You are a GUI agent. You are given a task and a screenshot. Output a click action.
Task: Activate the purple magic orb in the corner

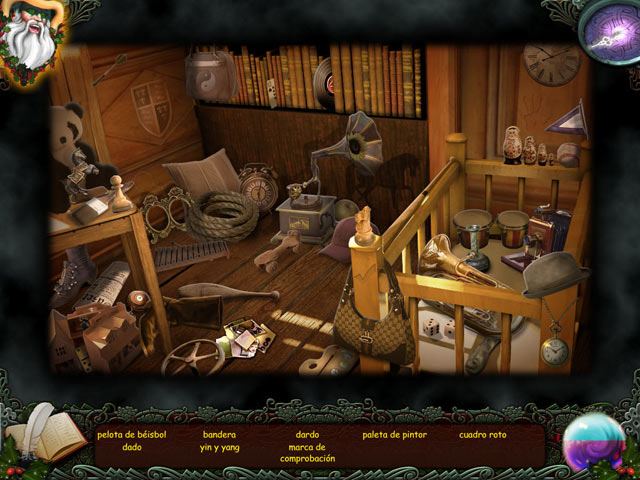(x=610, y=28)
